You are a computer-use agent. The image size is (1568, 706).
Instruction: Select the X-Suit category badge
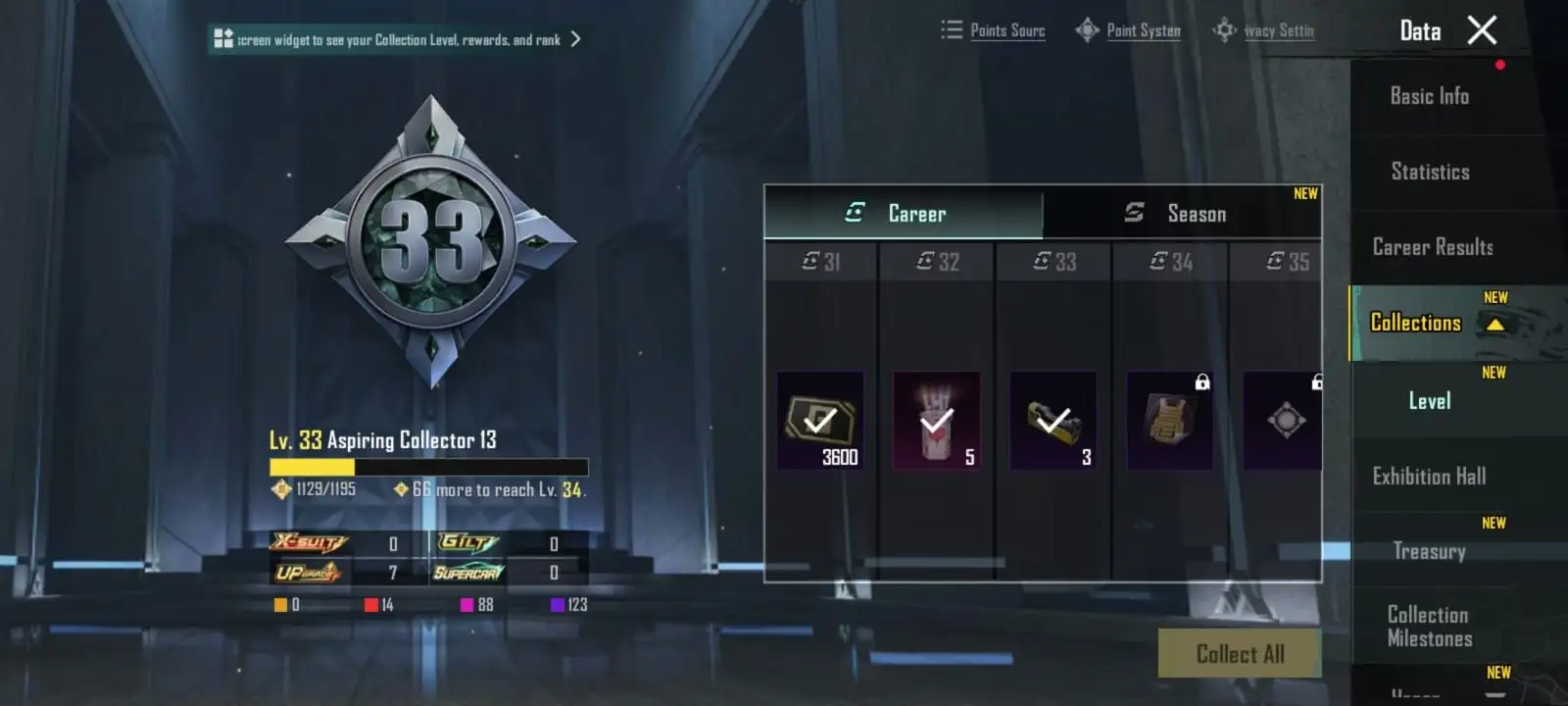tap(310, 543)
